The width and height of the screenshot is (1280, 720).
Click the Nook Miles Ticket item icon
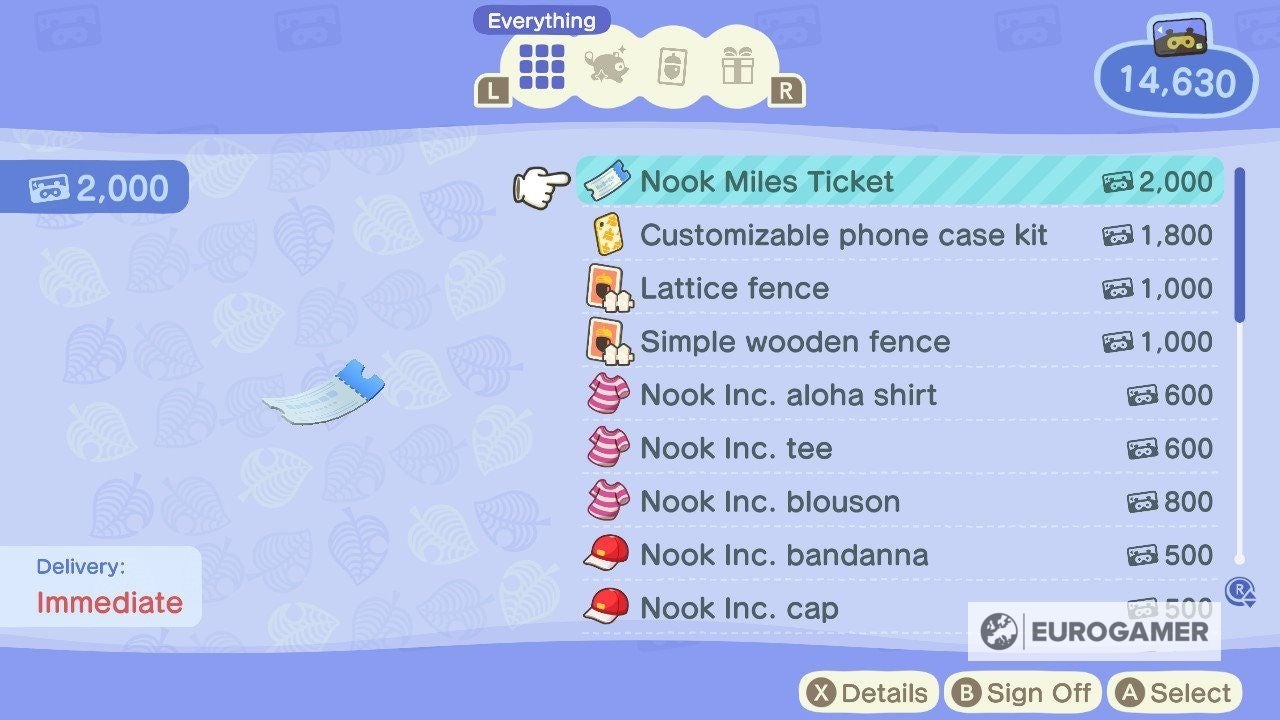pyautogui.click(x=610, y=181)
